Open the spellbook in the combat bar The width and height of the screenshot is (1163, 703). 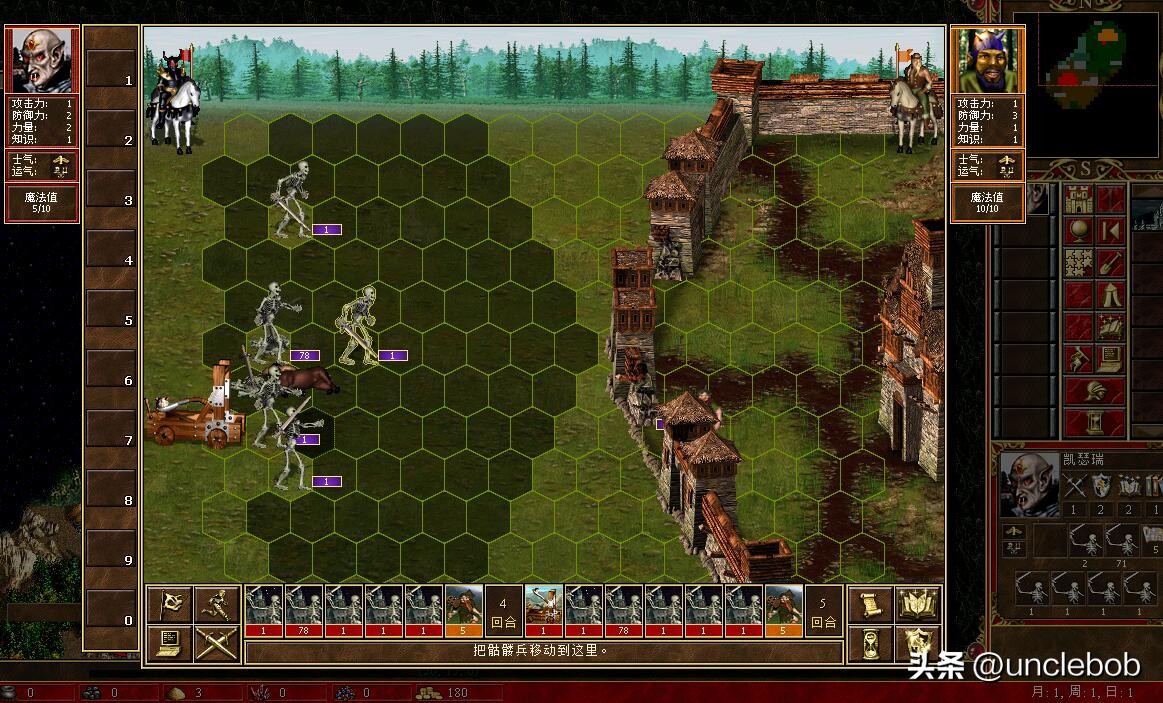coord(918,604)
